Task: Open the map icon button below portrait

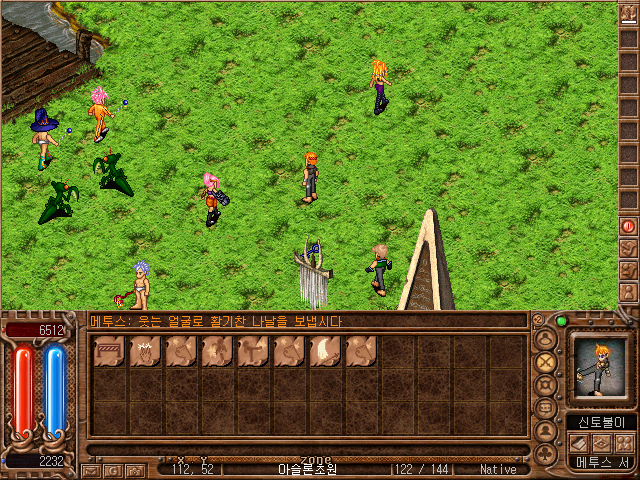Action: coord(600,443)
